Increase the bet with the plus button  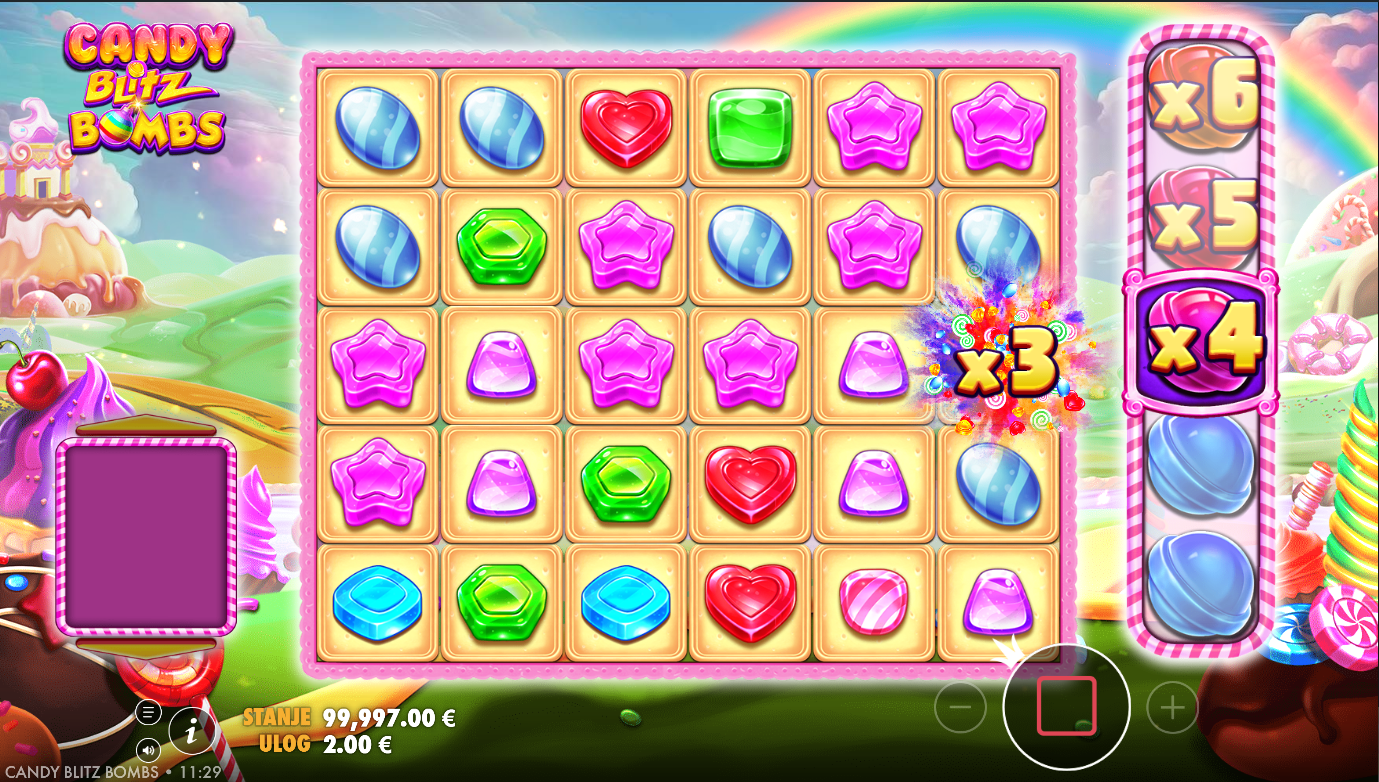pyautogui.click(x=1172, y=709)
